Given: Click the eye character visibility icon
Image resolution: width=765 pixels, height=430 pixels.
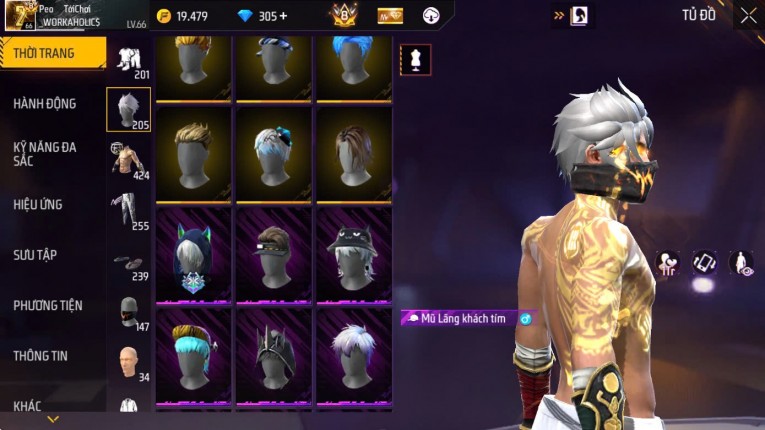Looking at the screenshot, I should pyautogui.click(x=741, y=263).
